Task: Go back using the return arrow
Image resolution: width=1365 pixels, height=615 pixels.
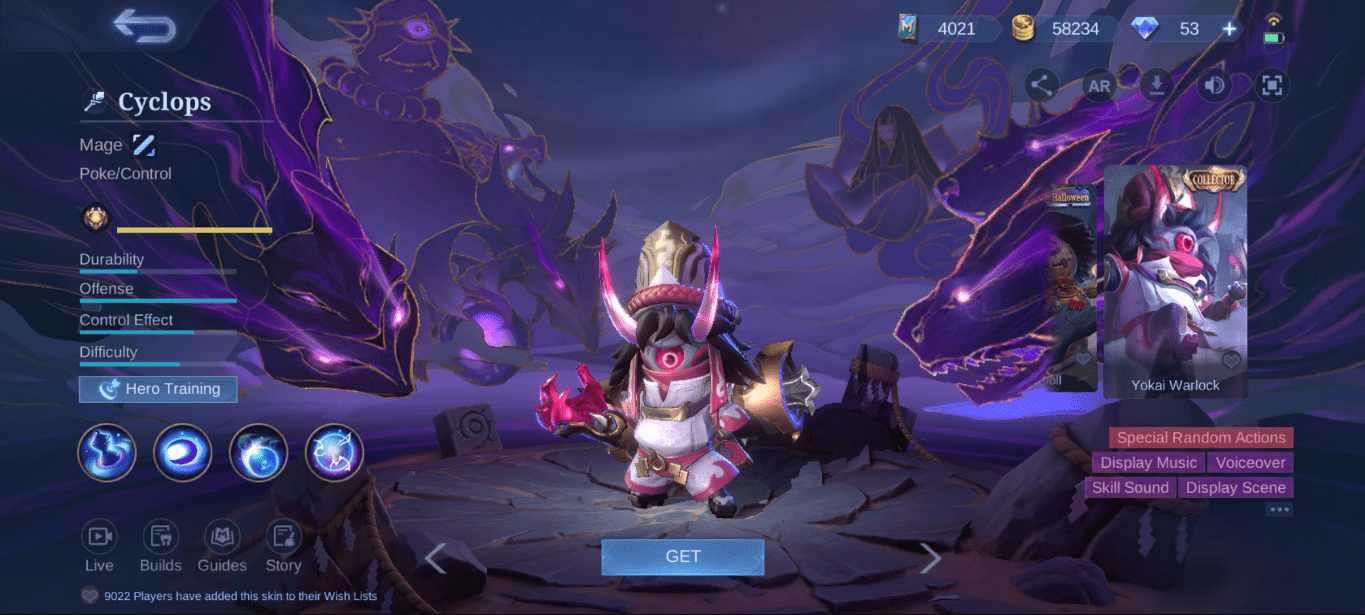Action: tap(145, 26)
